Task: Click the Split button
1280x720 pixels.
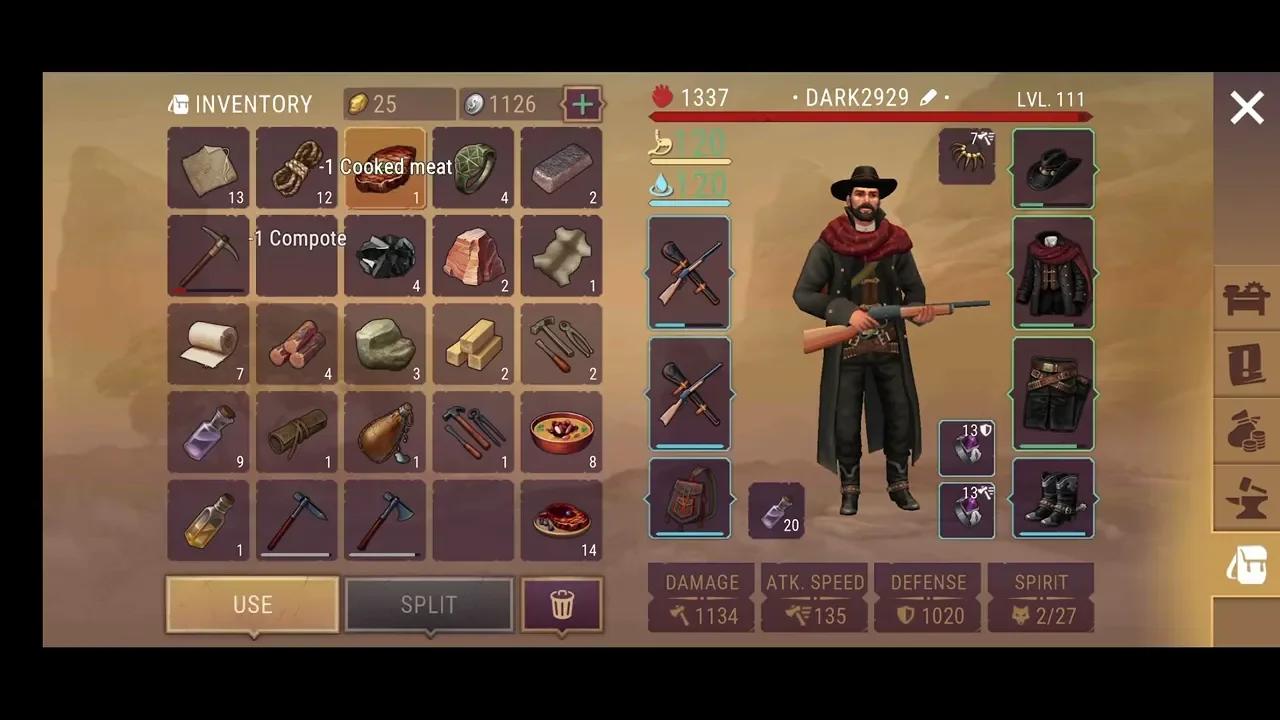Action: (x=428, y=604)
